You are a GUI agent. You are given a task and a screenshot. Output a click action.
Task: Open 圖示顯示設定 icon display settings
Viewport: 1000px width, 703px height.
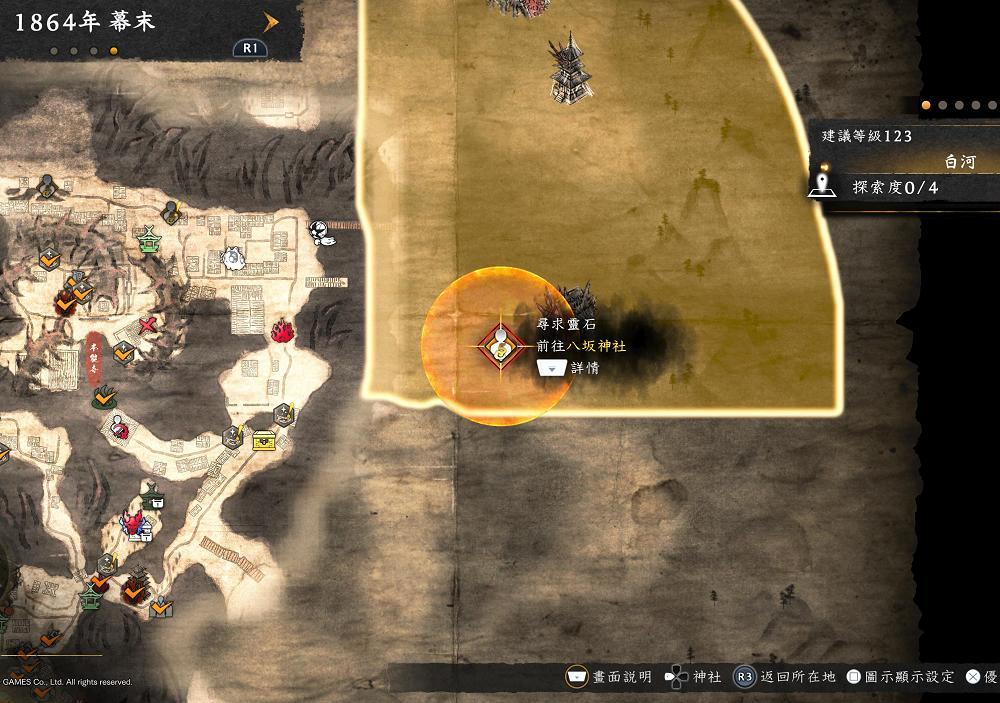(x=900, y=677)
